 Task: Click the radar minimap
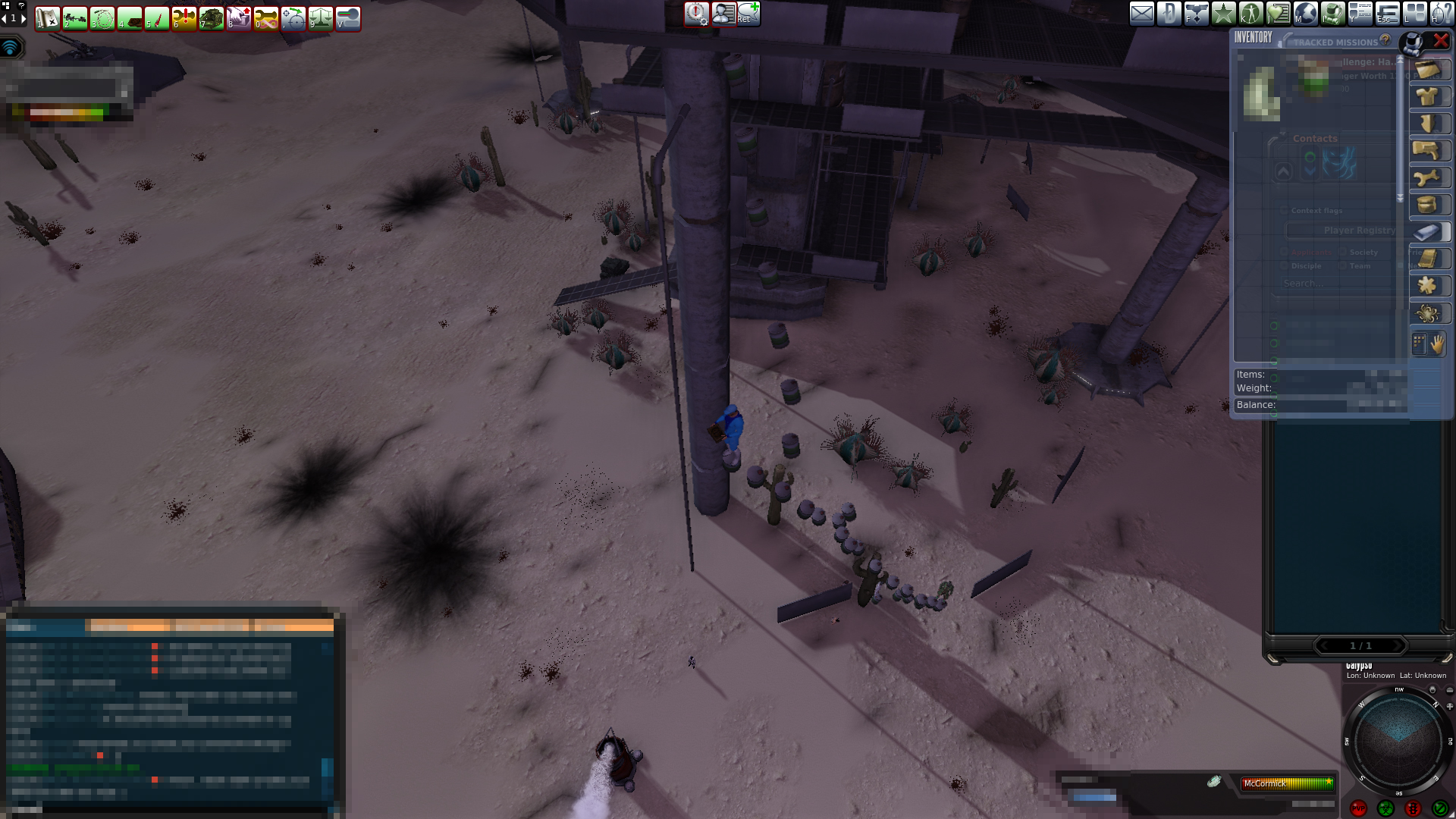(x=1397, y=740)
